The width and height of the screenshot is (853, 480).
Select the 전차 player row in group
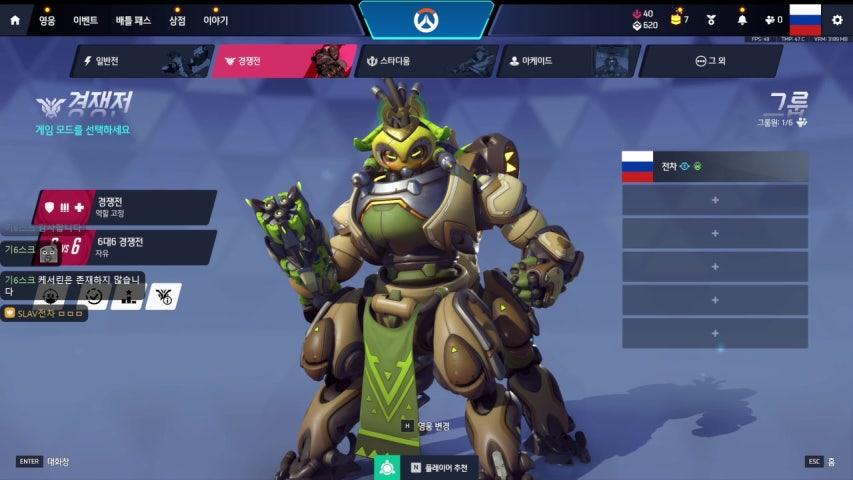tap(715, 166)
